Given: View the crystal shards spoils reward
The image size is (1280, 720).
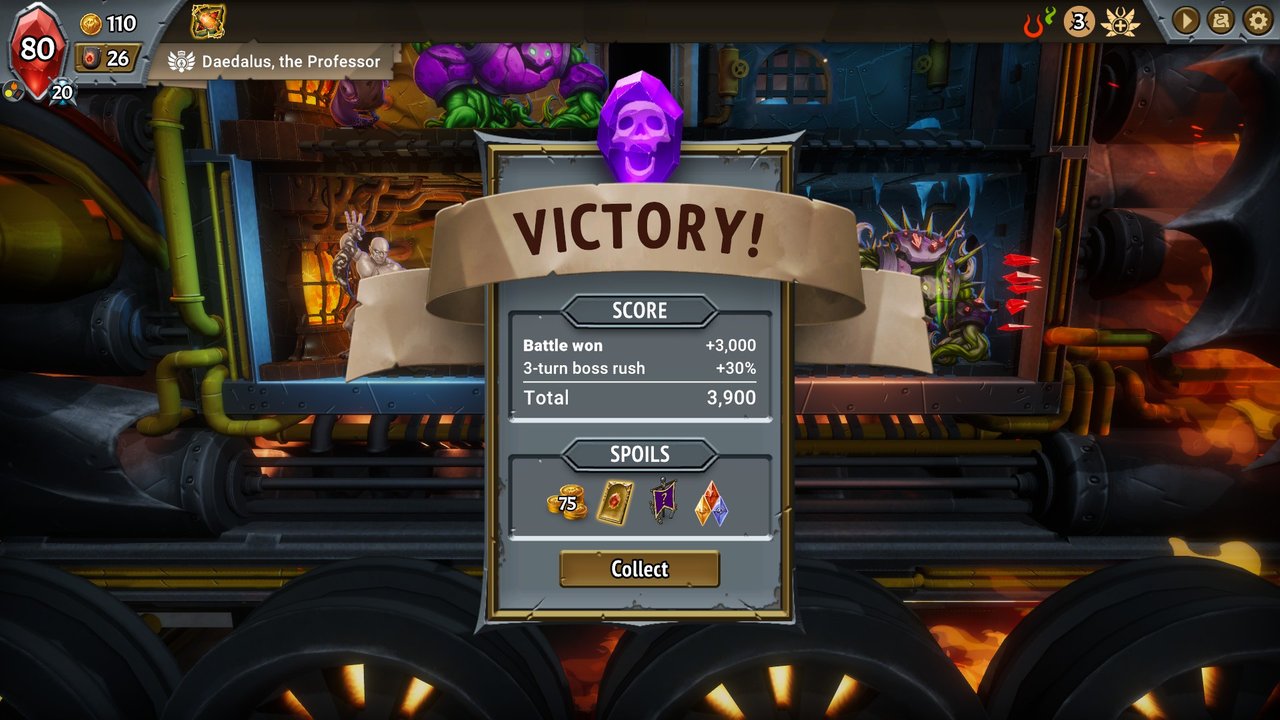Looking at the screenshot, I should click(711, 503).
